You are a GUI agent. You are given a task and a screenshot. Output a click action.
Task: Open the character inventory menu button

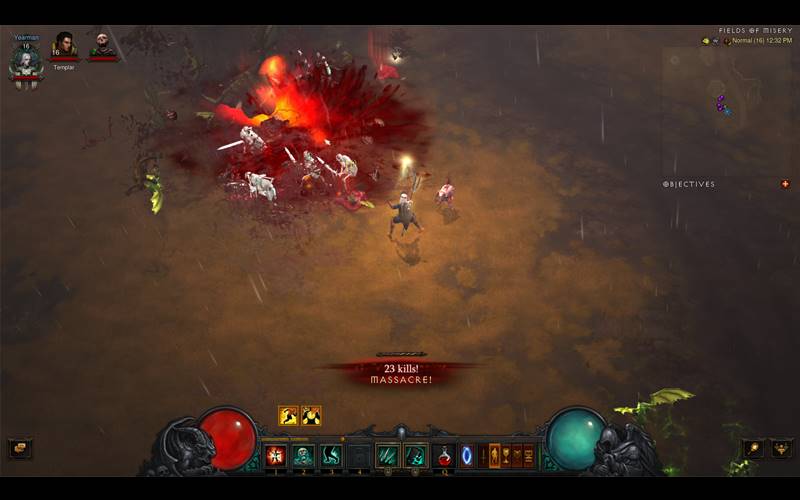click(495, 456)
